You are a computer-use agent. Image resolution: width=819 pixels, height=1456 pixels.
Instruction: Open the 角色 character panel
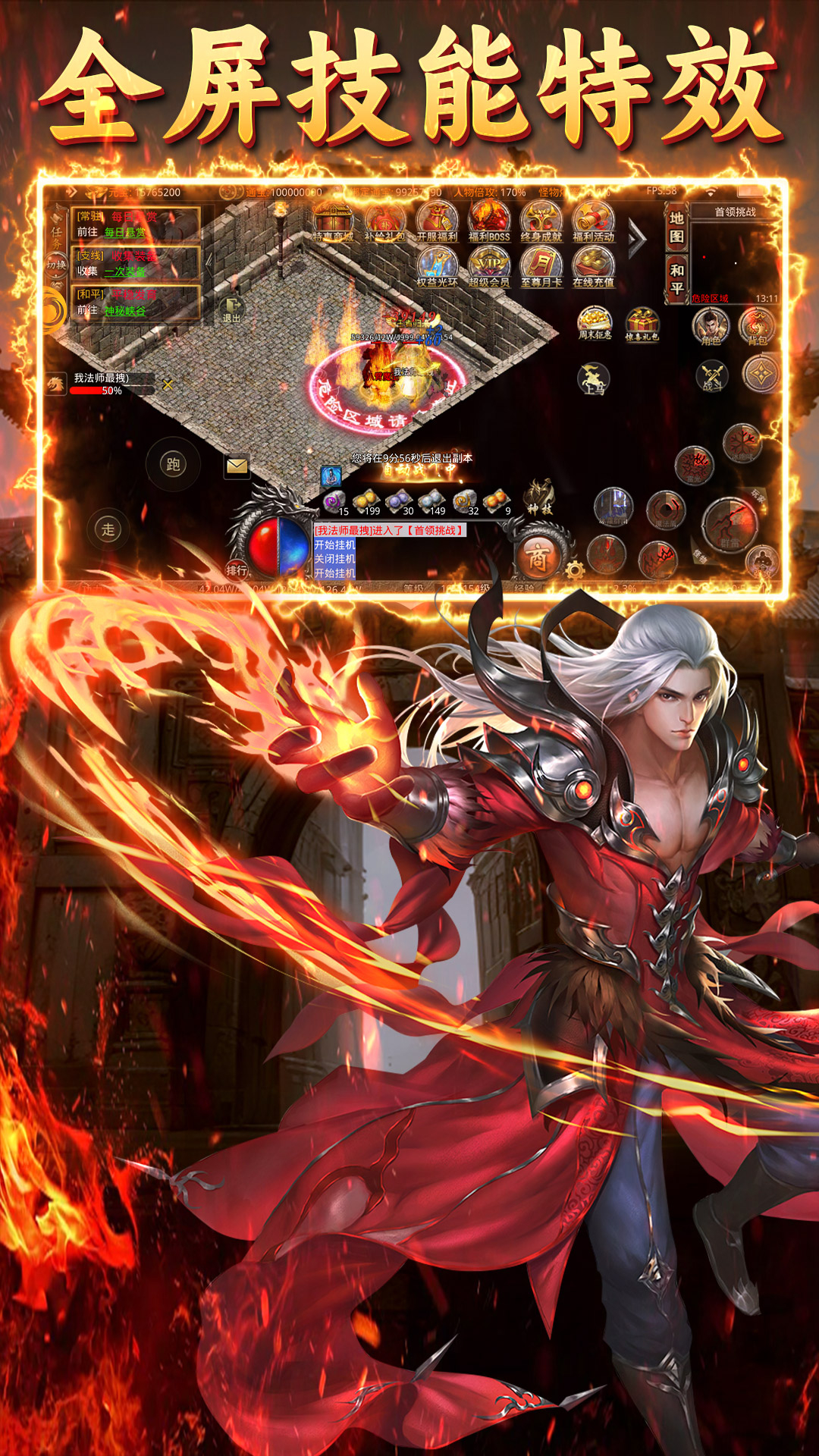pos(711,328)
